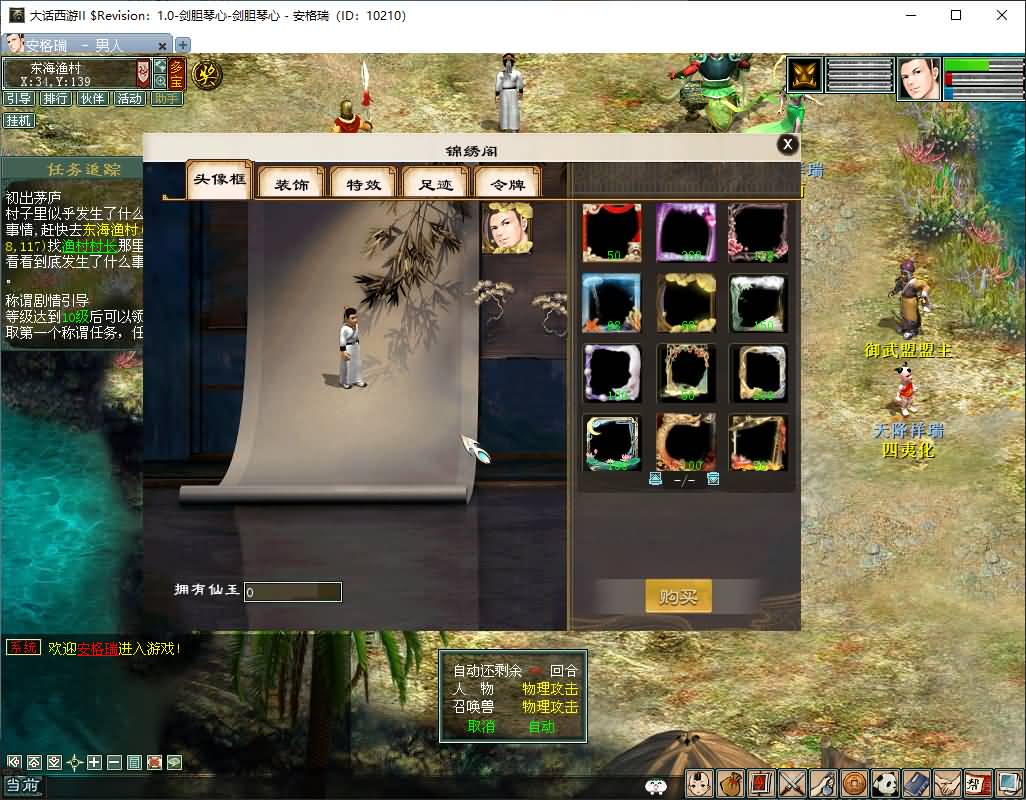1026x800 pixels.
Task: Toggle the 挂机 auto-play button
Action: tap(18, 121)
